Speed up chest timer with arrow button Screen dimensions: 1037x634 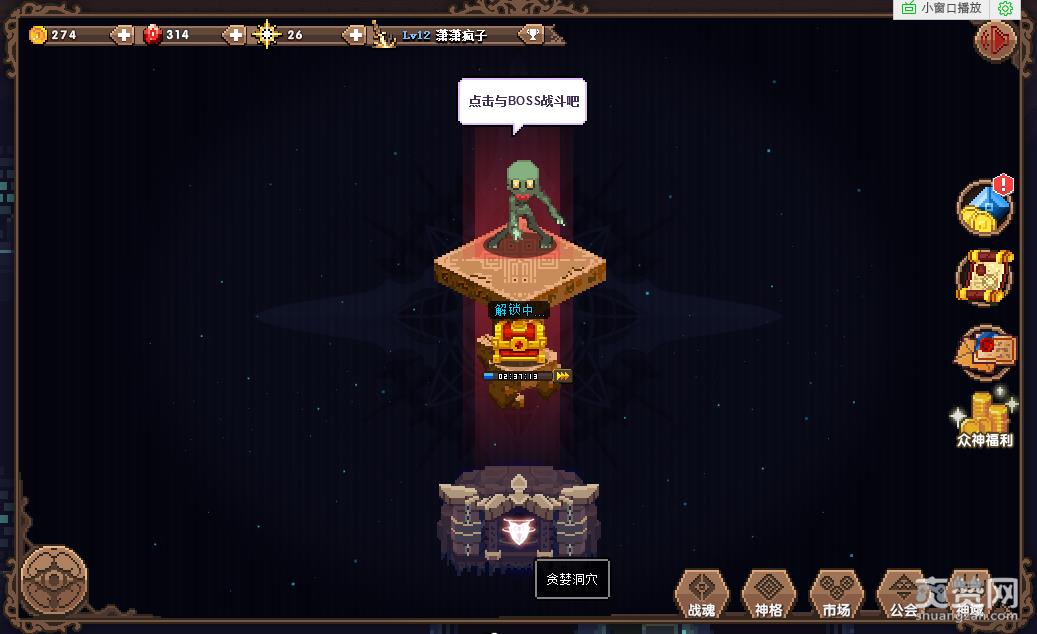(563, 376)
